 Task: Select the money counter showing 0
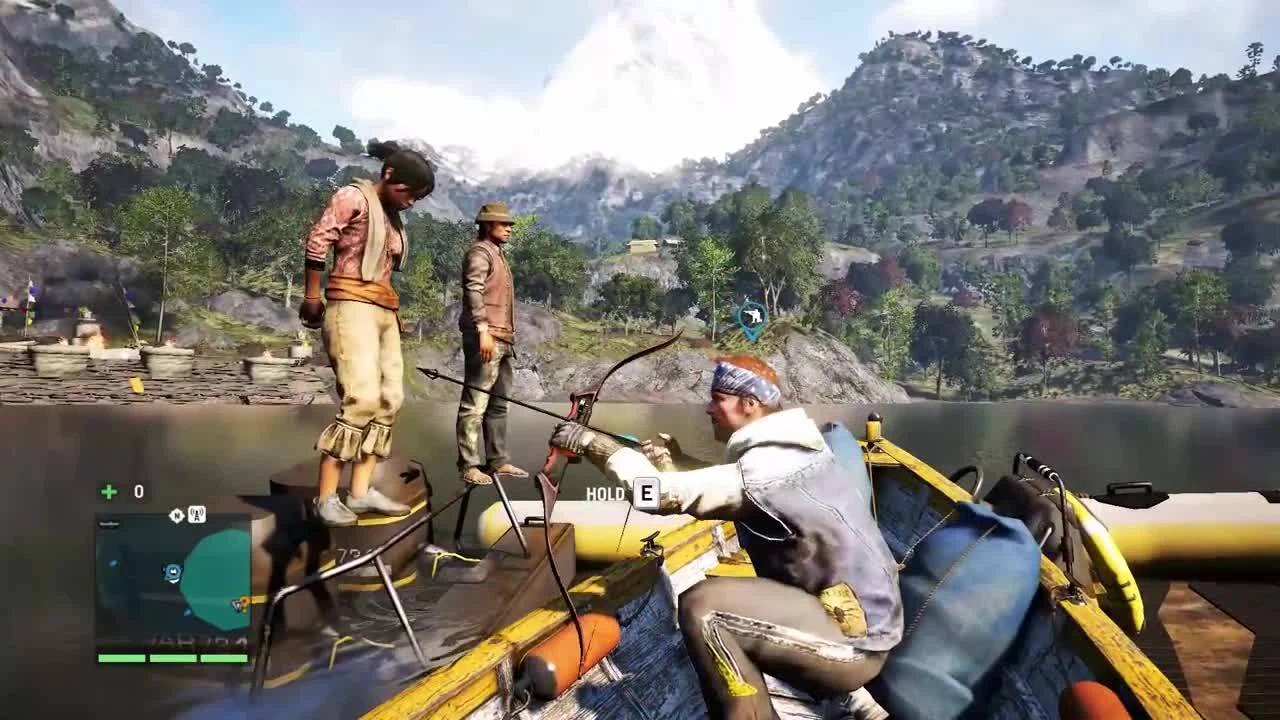[138, 490]
